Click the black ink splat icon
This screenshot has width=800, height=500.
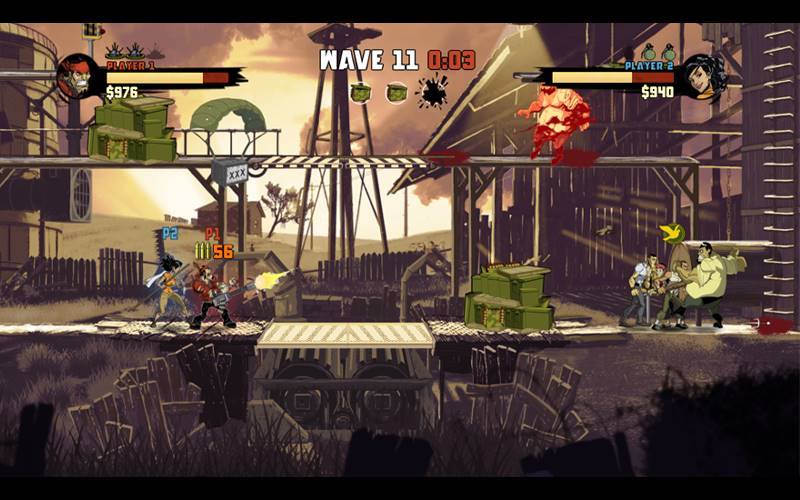[x=432, y=92]
